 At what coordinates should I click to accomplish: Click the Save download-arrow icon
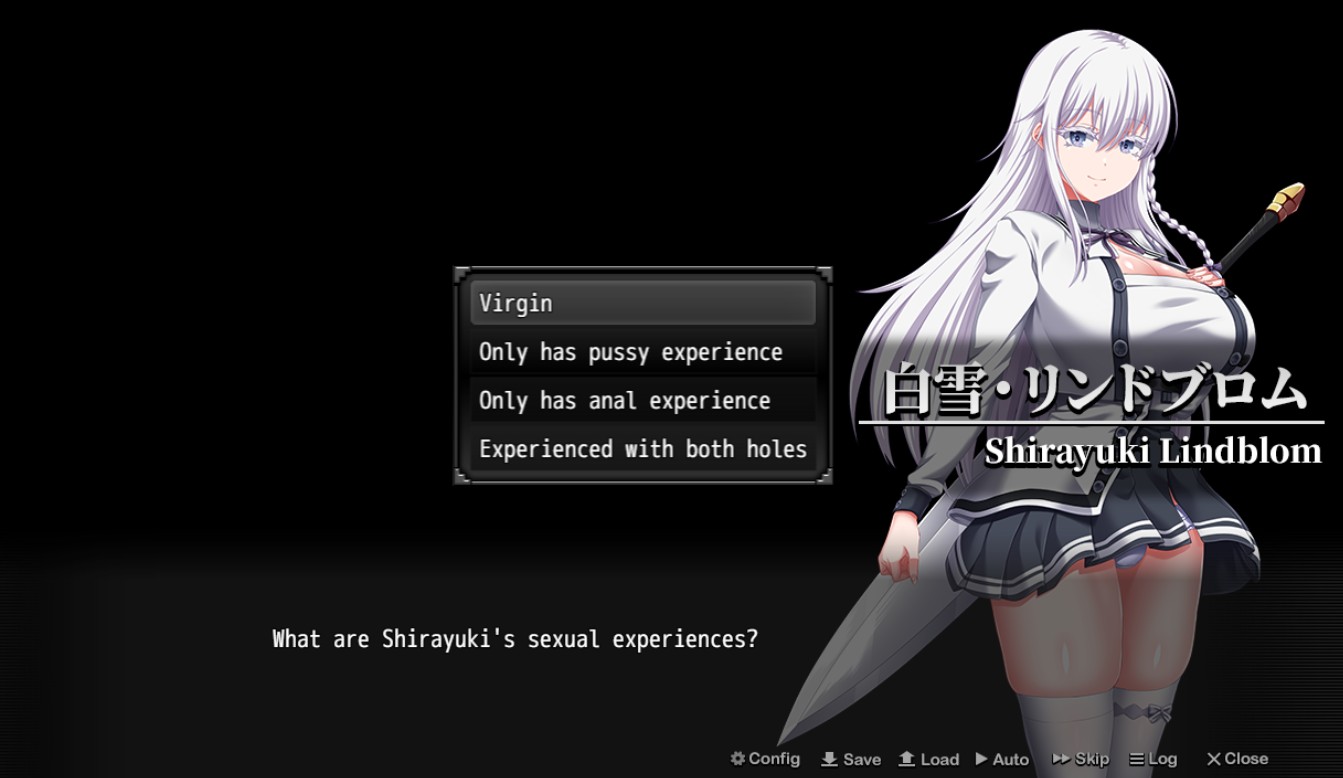(830, 758)
